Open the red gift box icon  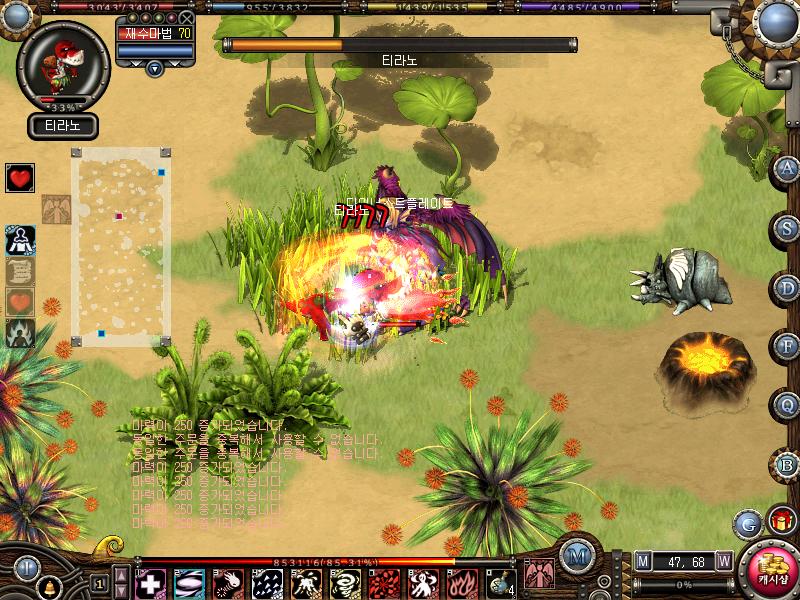click(x=781, y=521)
